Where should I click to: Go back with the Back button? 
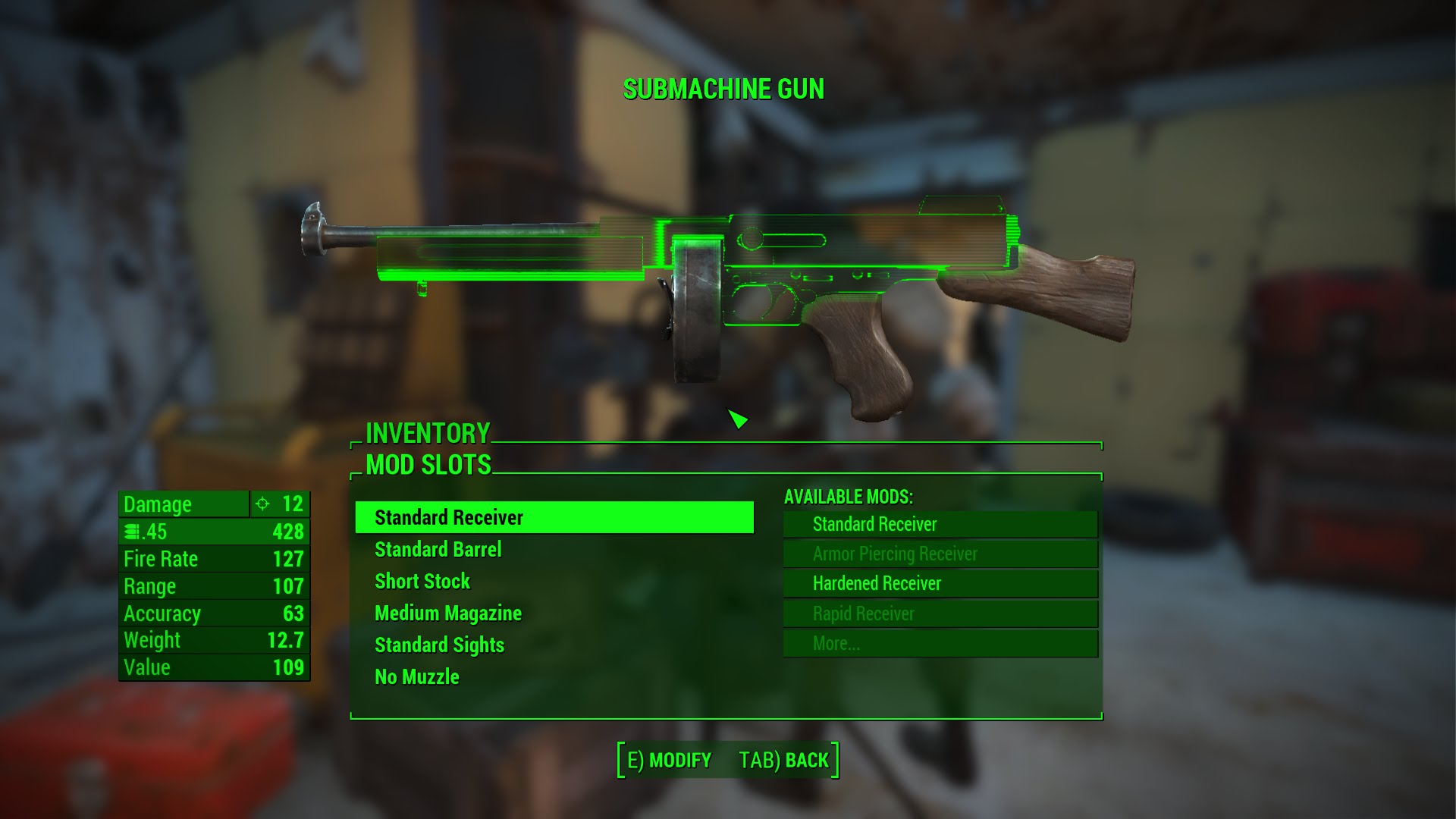point(784,761)
